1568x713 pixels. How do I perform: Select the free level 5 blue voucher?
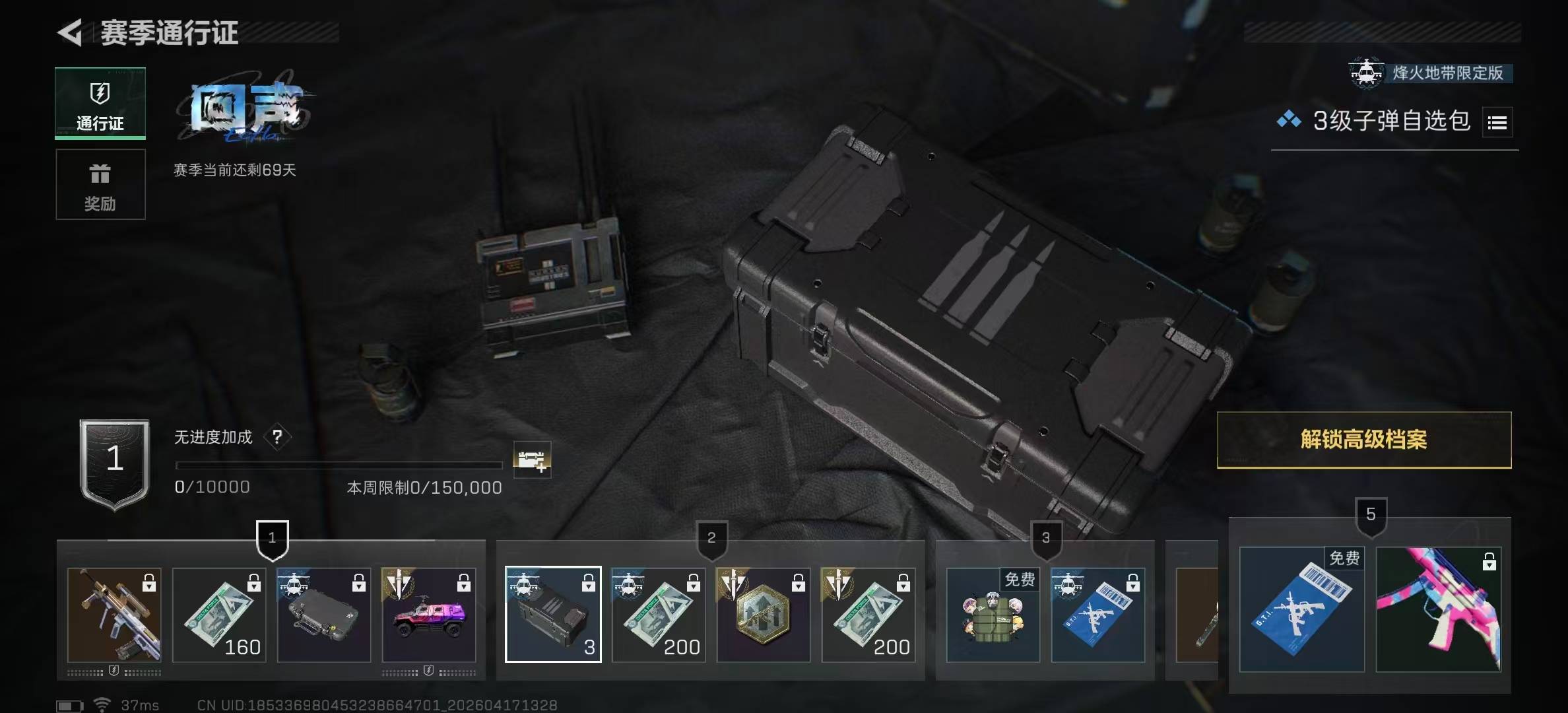click(1301, 609)
